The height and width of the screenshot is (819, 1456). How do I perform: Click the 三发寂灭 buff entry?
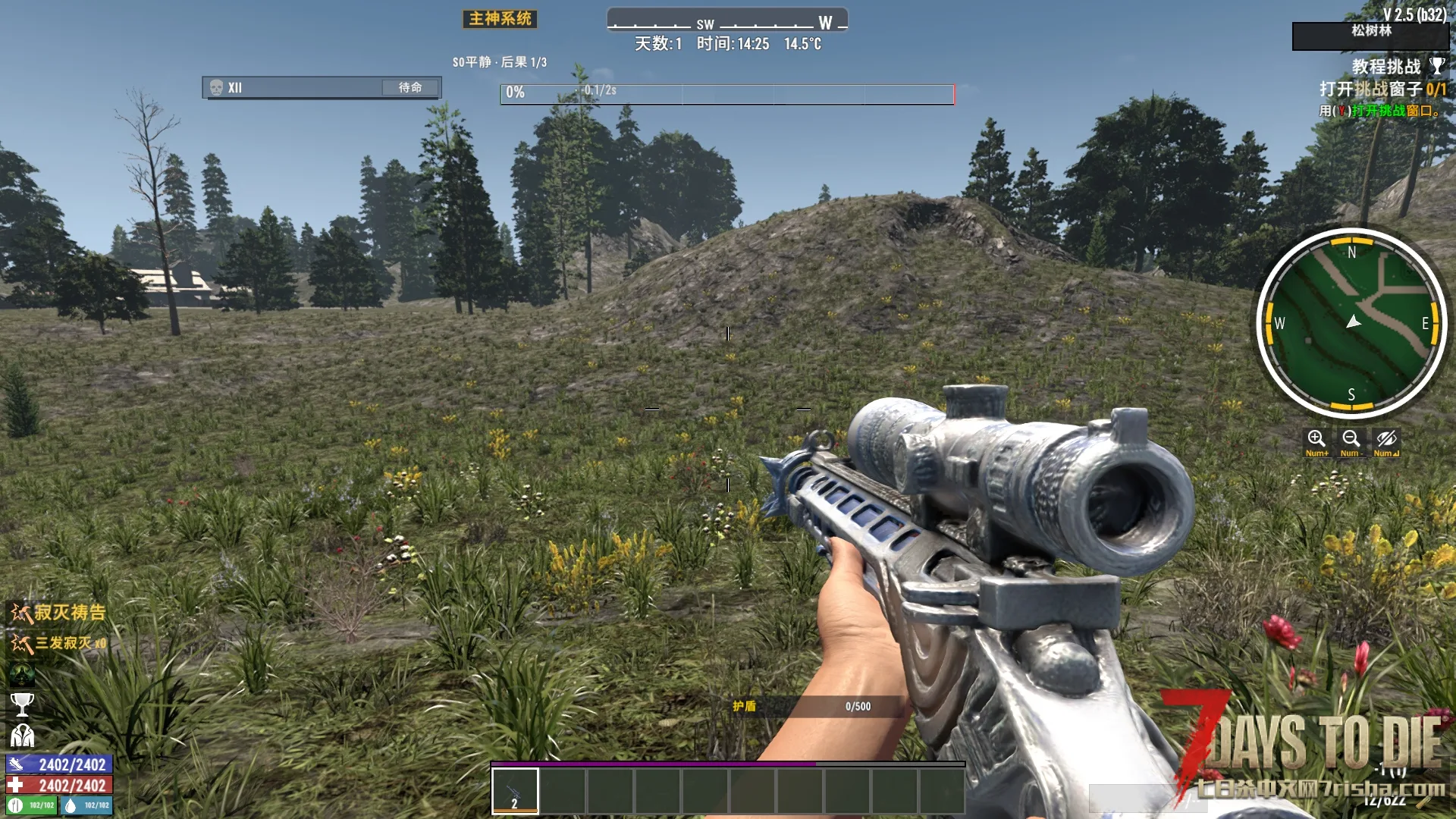[59, 643]
